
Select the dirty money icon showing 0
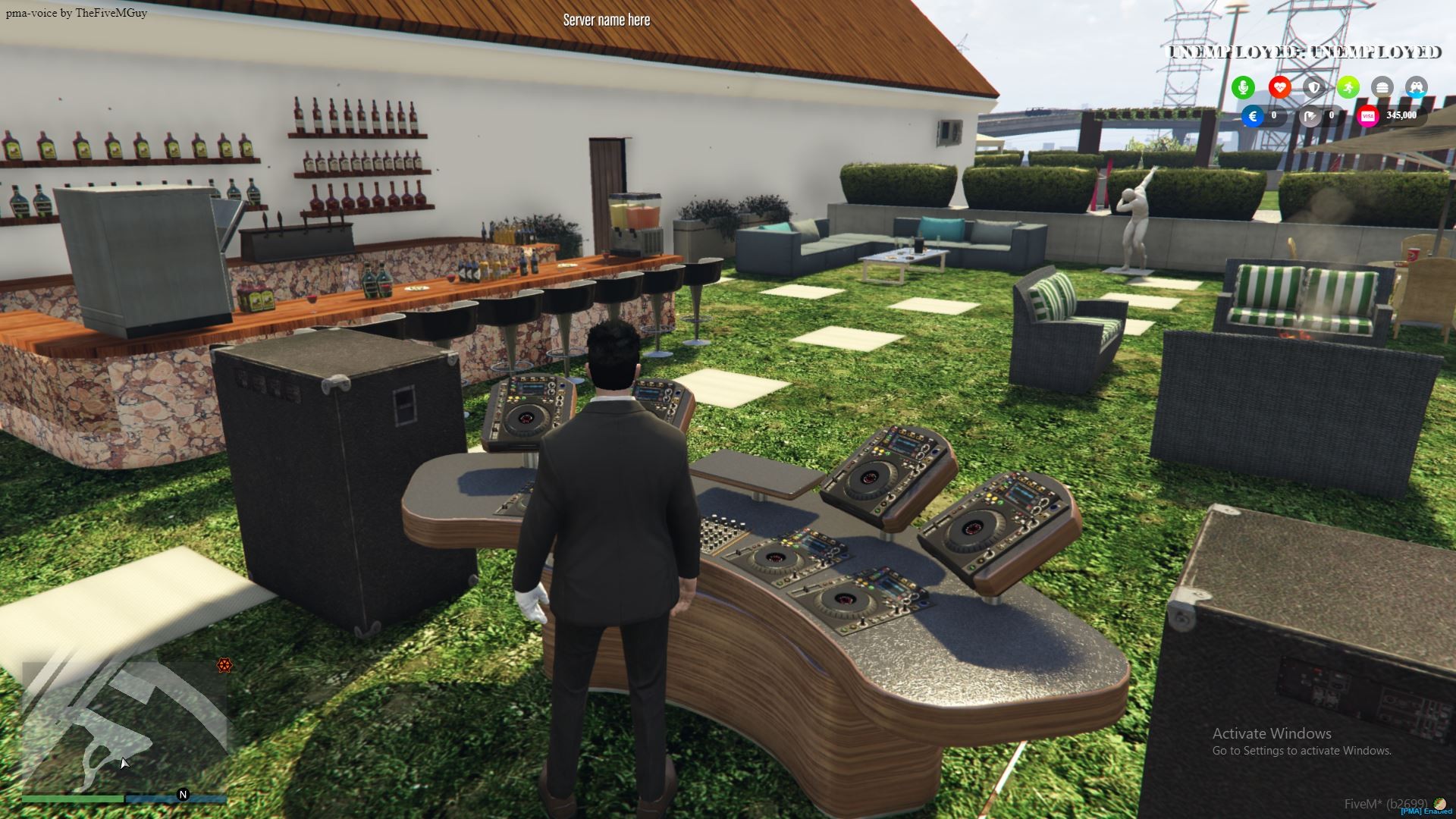point(1311,116)
